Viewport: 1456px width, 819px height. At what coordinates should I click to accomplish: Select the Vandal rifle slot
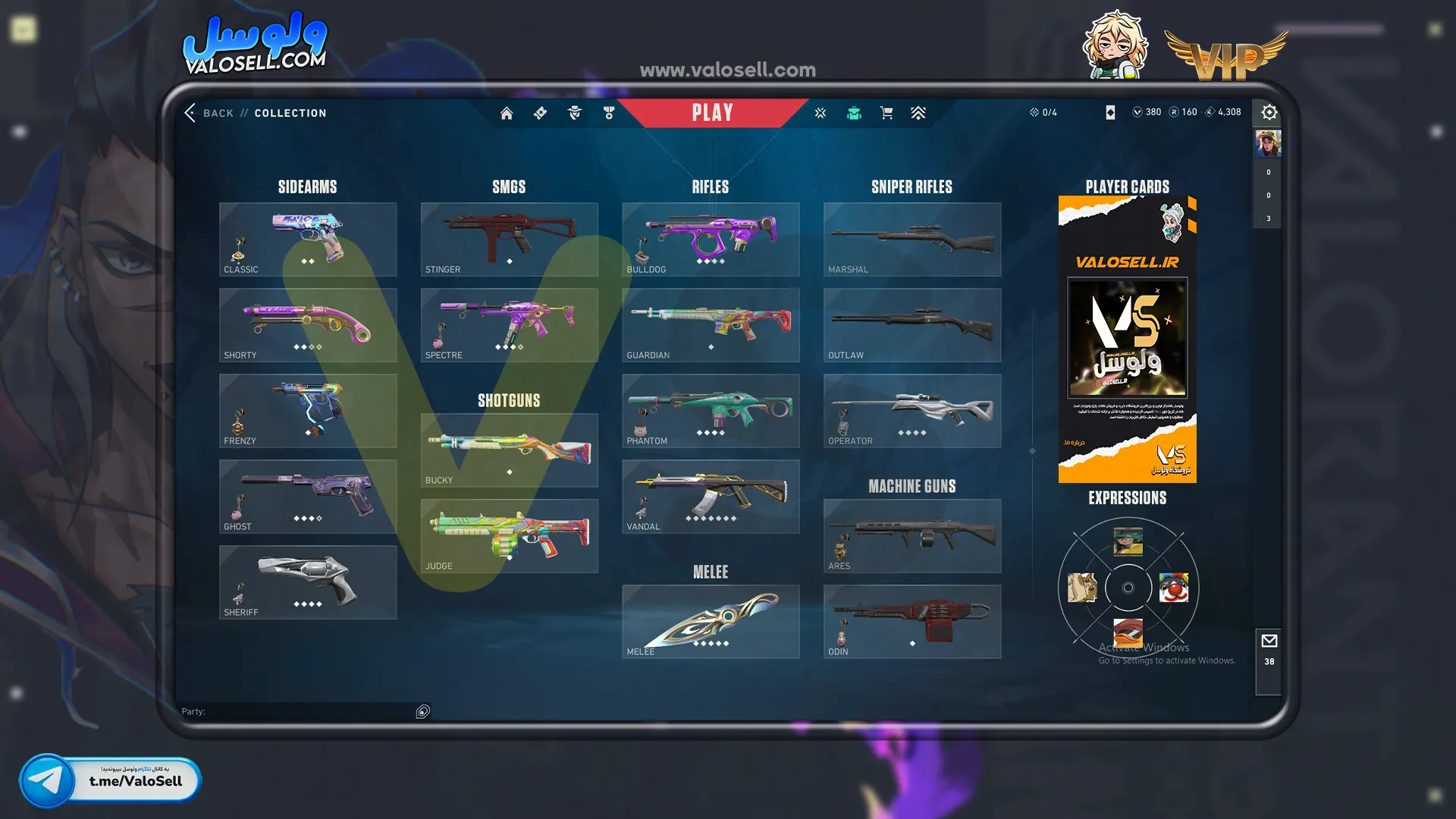[x=711, y=496]
